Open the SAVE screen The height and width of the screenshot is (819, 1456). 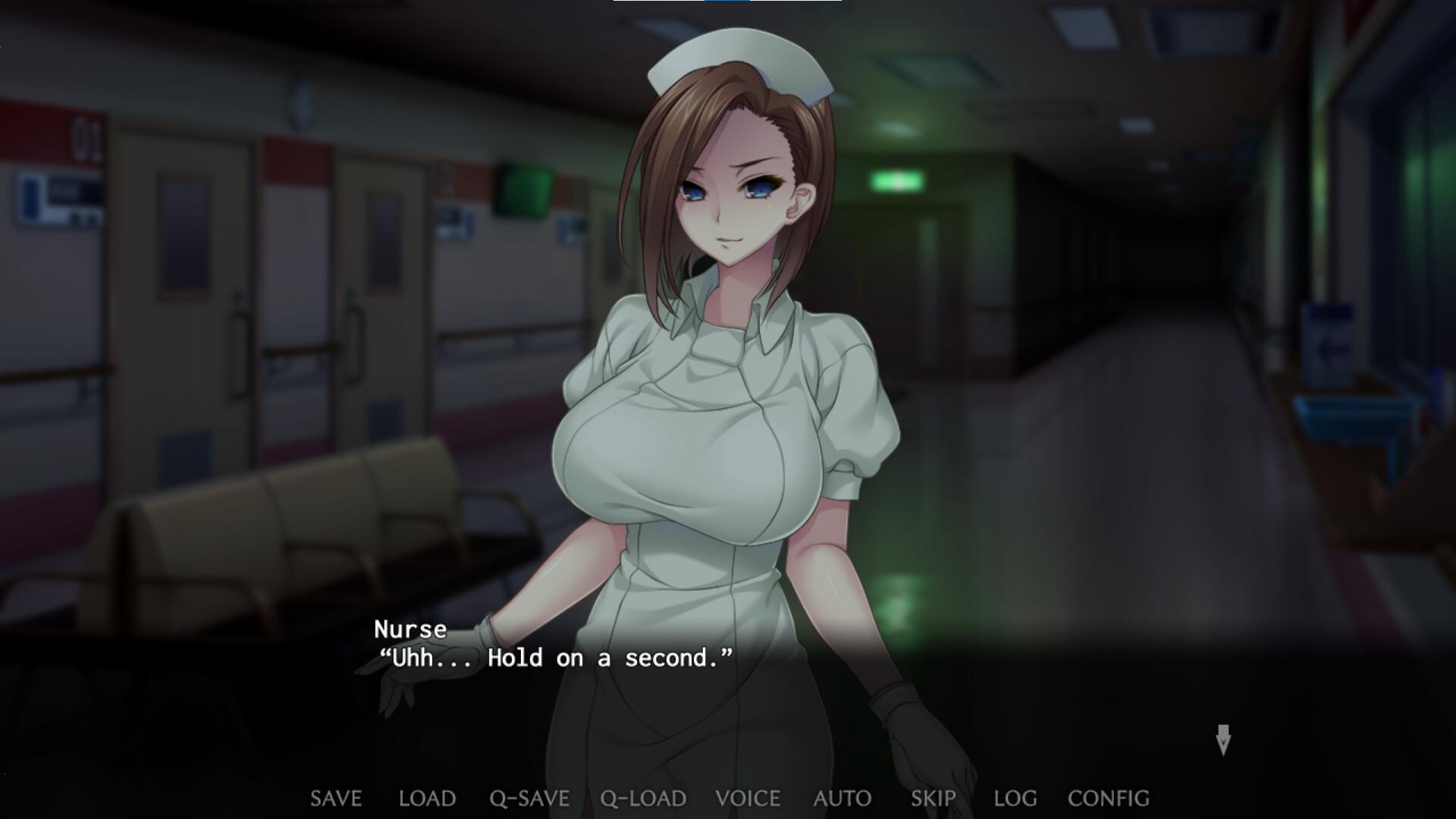coord(337,798)
